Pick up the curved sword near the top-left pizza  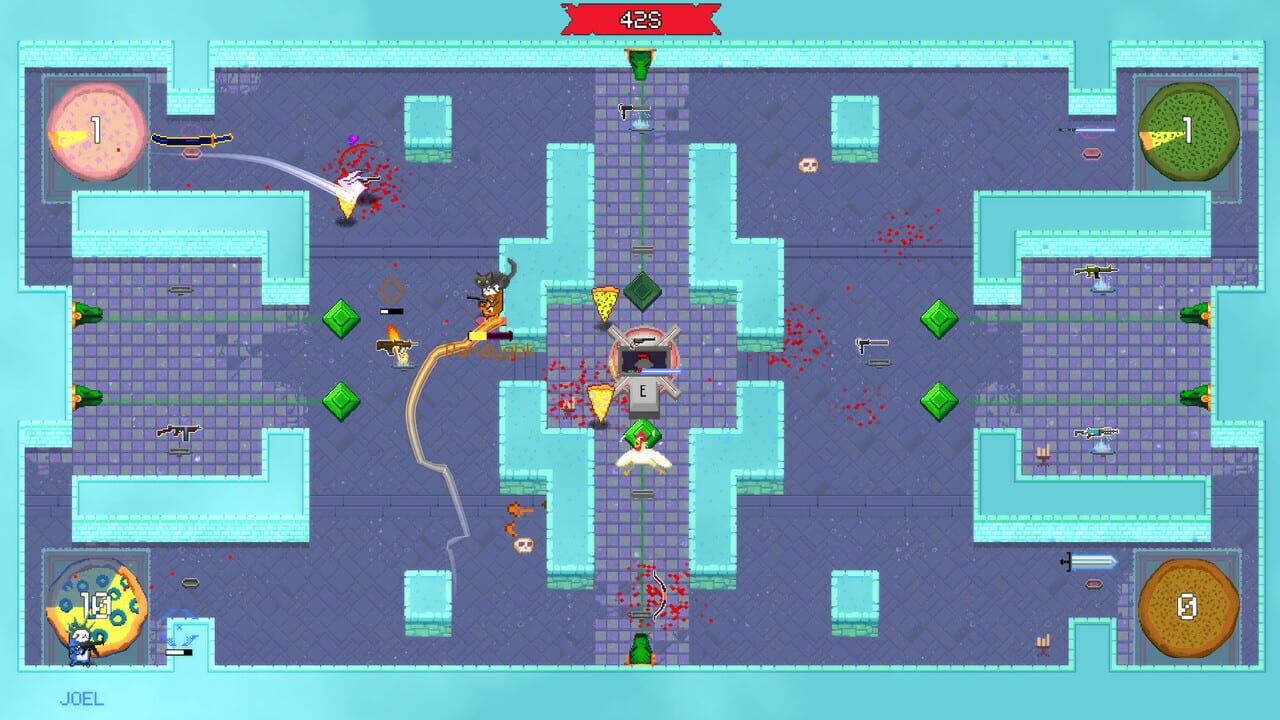pos(192,141)
